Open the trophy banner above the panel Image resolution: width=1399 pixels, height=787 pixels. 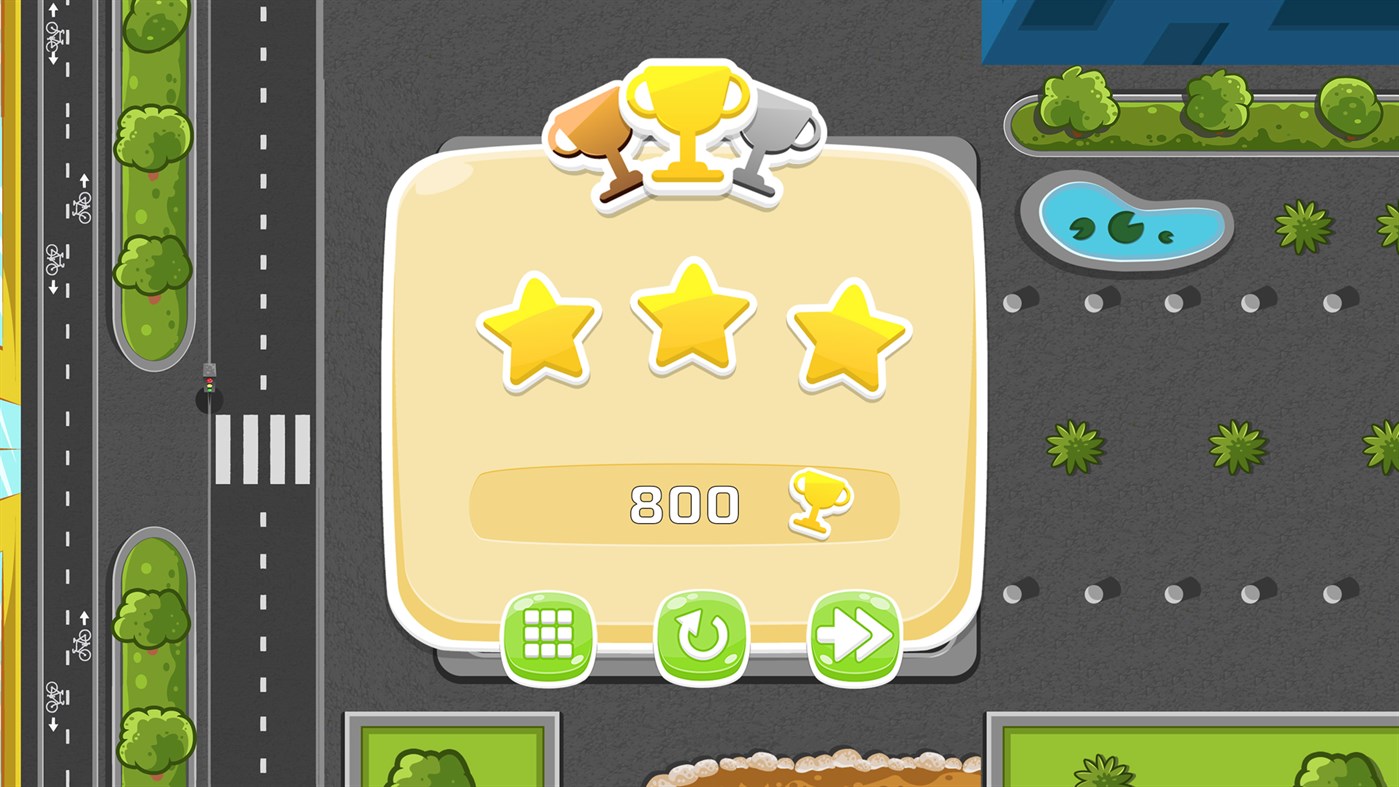point(685,120)
